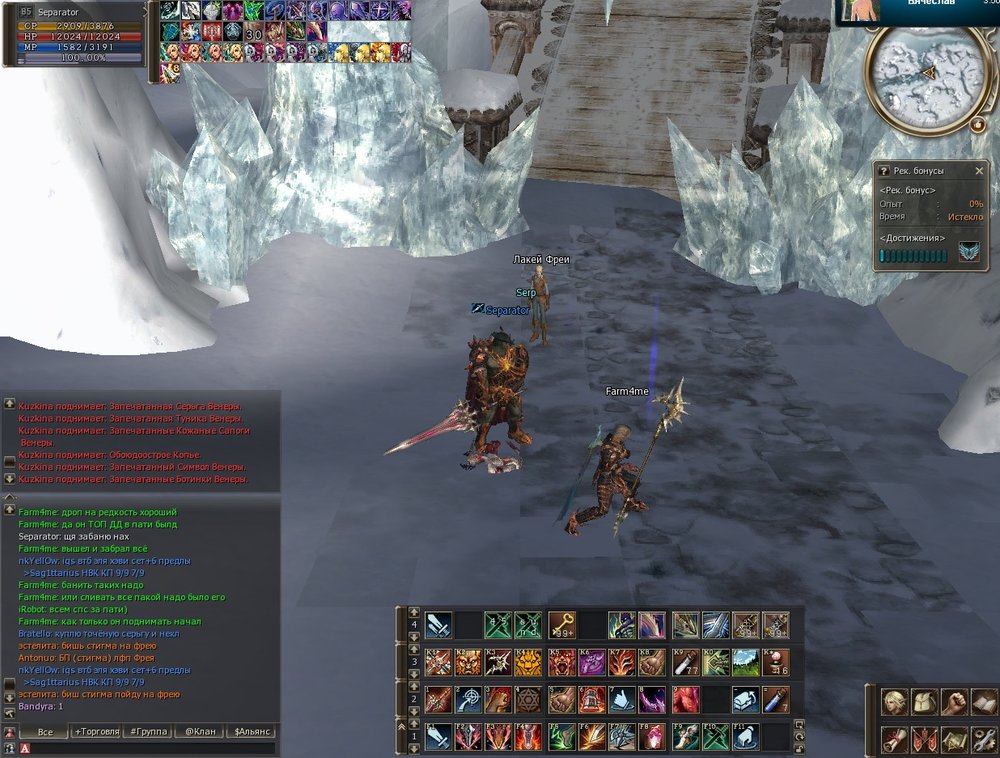Close the Рек. бонусы window

[x=979, y=171]
